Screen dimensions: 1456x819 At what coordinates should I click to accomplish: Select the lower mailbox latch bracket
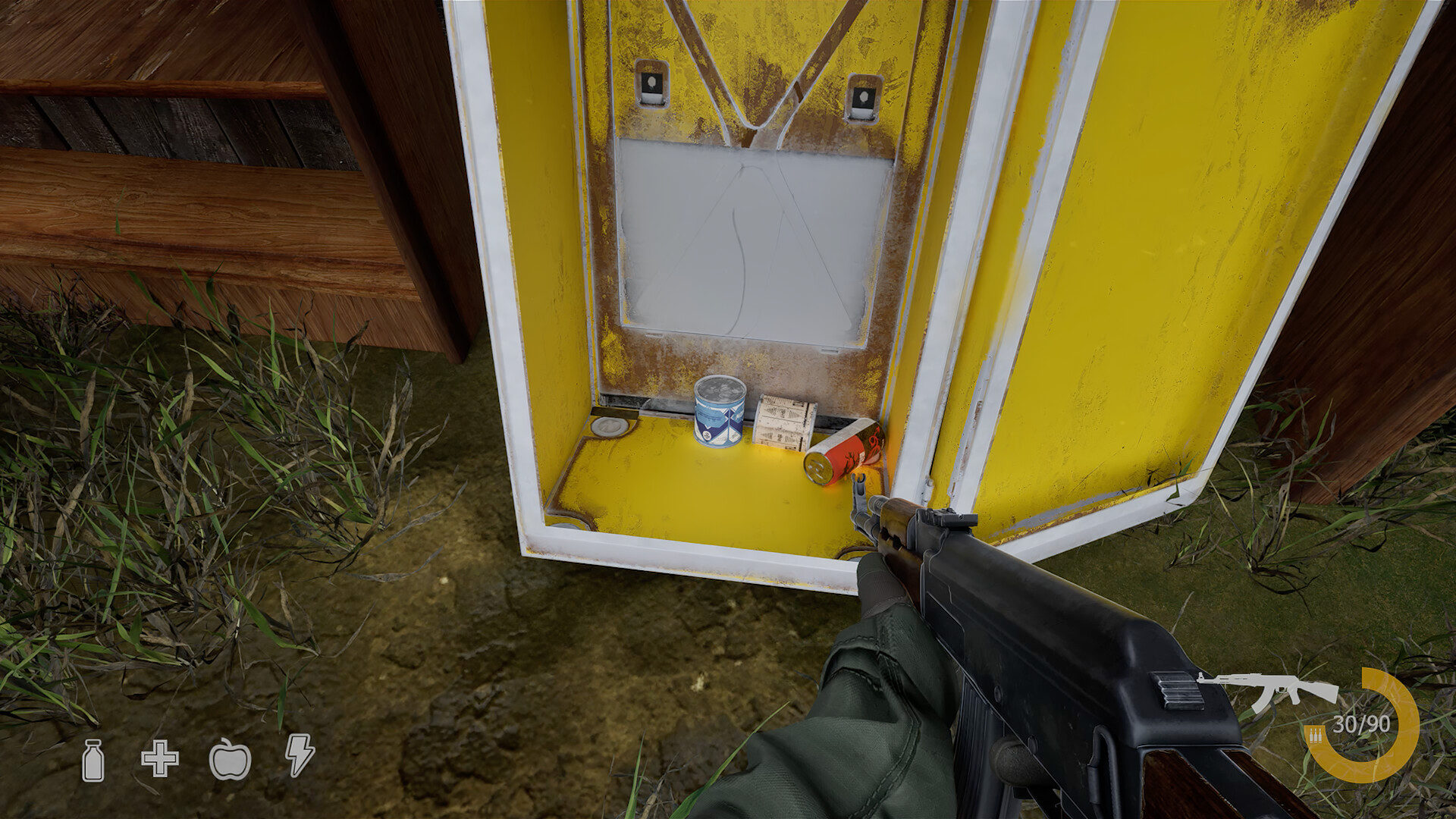click(864, 97)
